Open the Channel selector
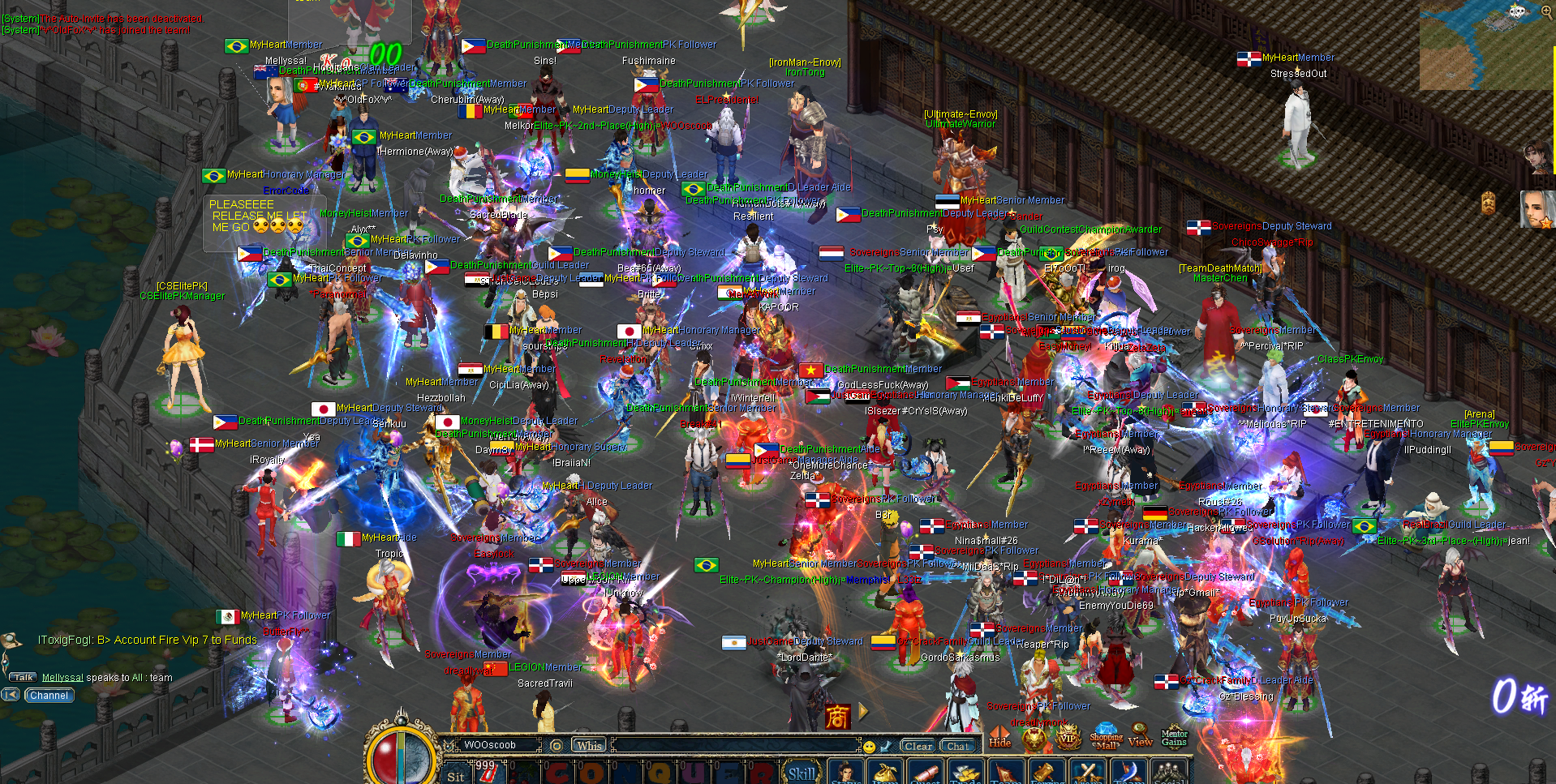Screen dimensions: 1556x784 click(49, 695)
